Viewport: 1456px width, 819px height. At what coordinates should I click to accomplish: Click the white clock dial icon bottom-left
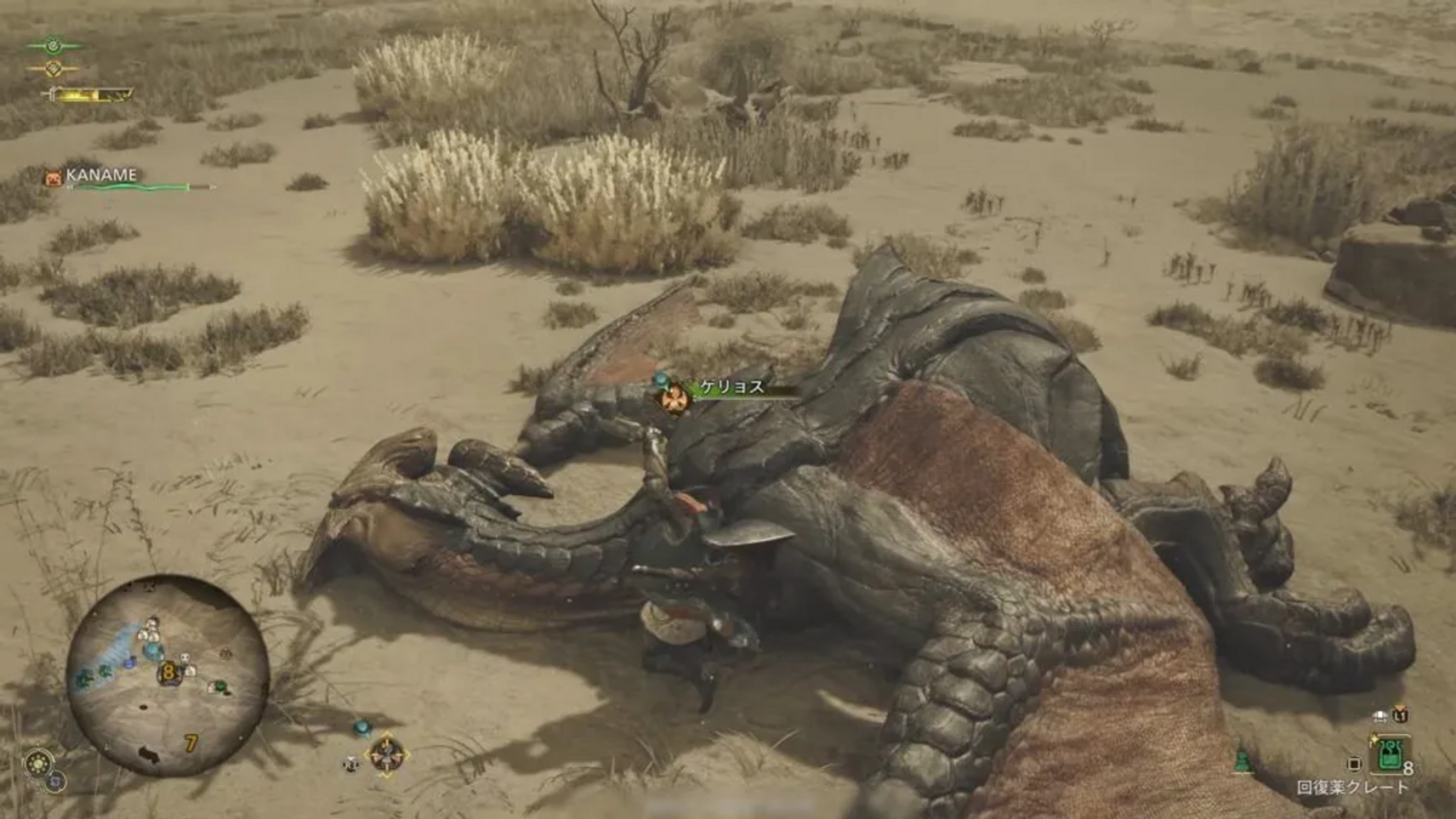click(39, 761)
